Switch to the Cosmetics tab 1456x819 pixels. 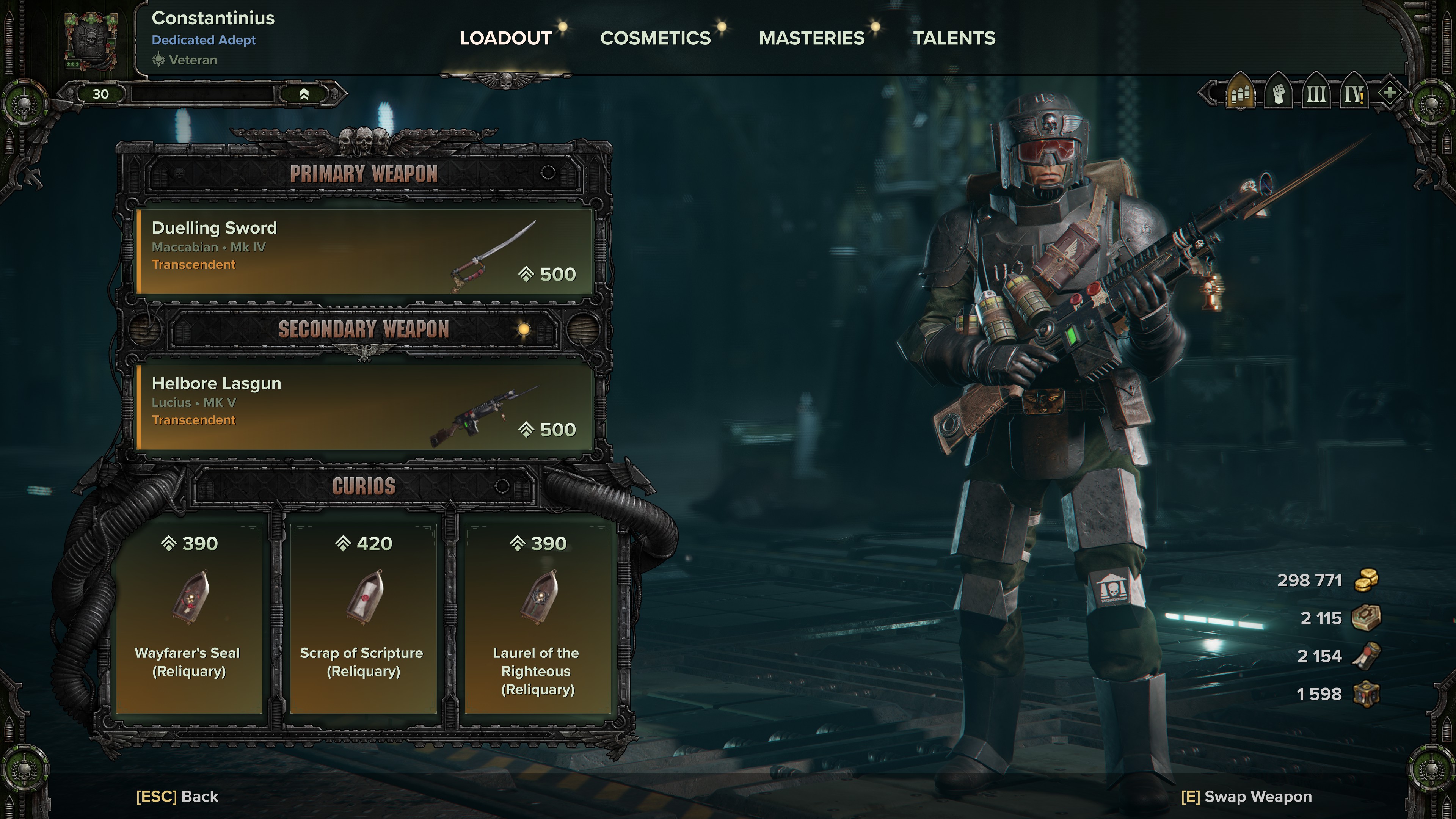pos(655,38)
